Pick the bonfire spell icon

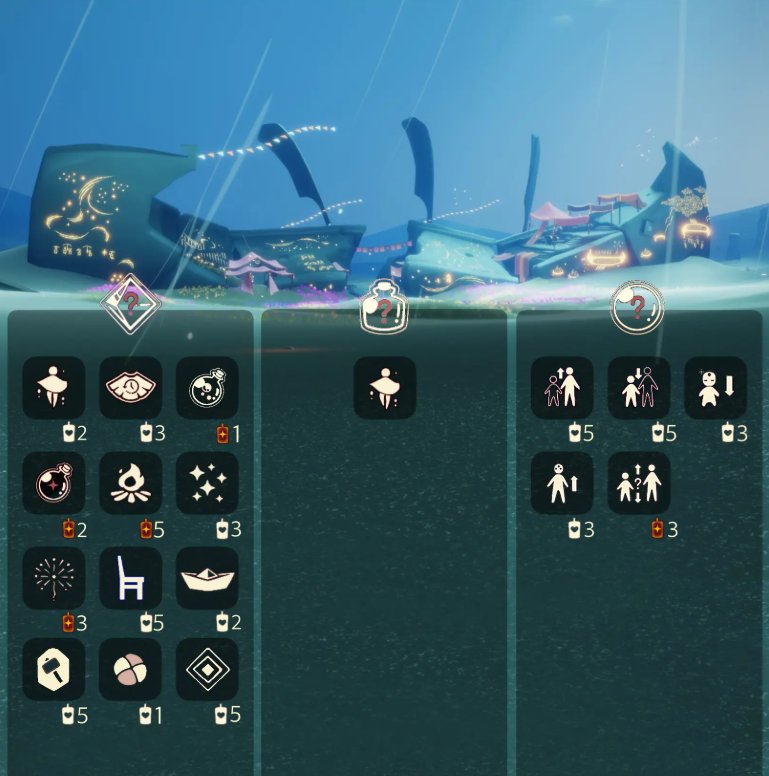tap(131, 482)
